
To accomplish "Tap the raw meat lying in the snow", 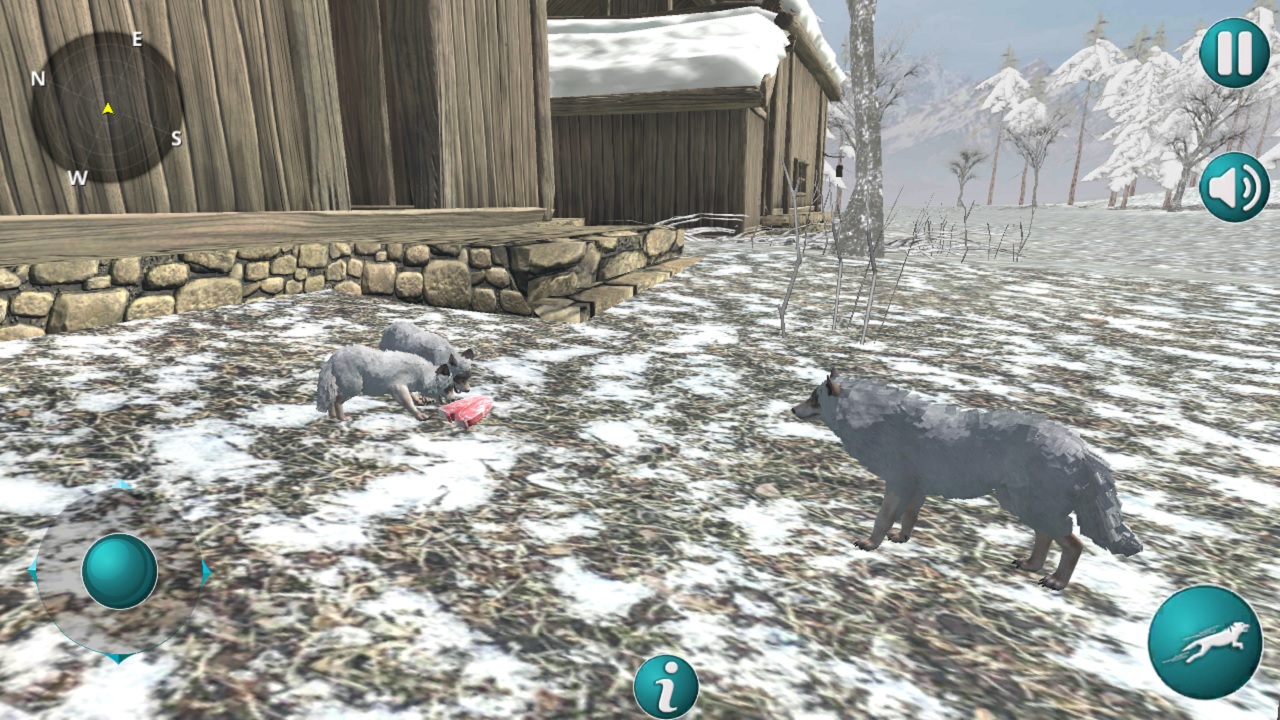I will [465, 412].
